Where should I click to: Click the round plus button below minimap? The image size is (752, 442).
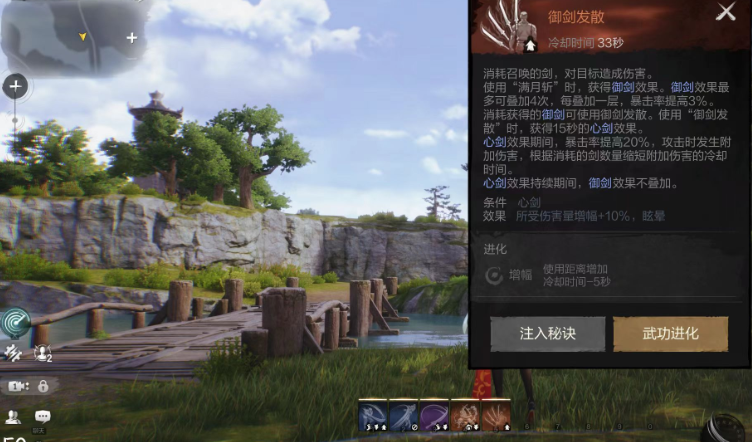tap(15, 86)
